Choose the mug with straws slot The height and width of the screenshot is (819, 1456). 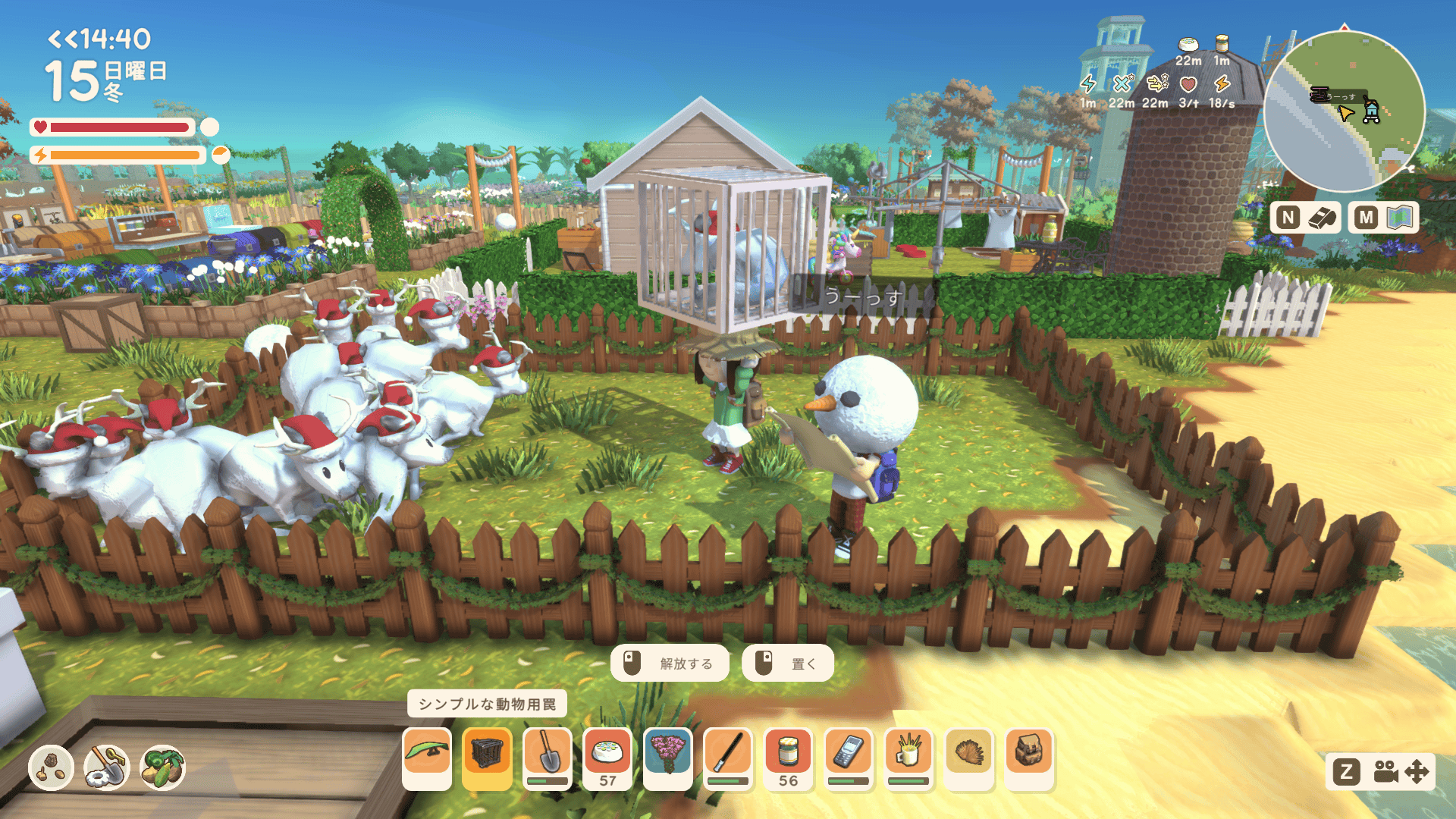coord(908,758)
